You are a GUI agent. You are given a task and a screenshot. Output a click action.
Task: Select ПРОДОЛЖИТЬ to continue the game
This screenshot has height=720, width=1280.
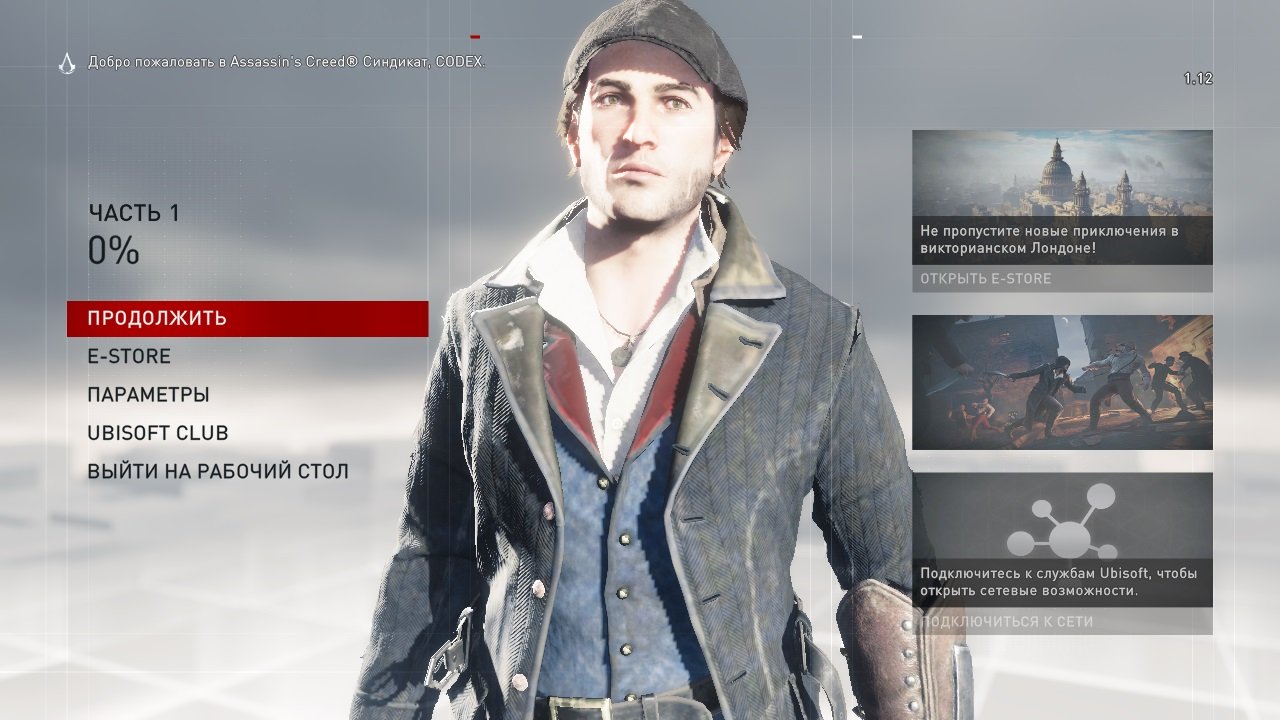tap(155, 317)
